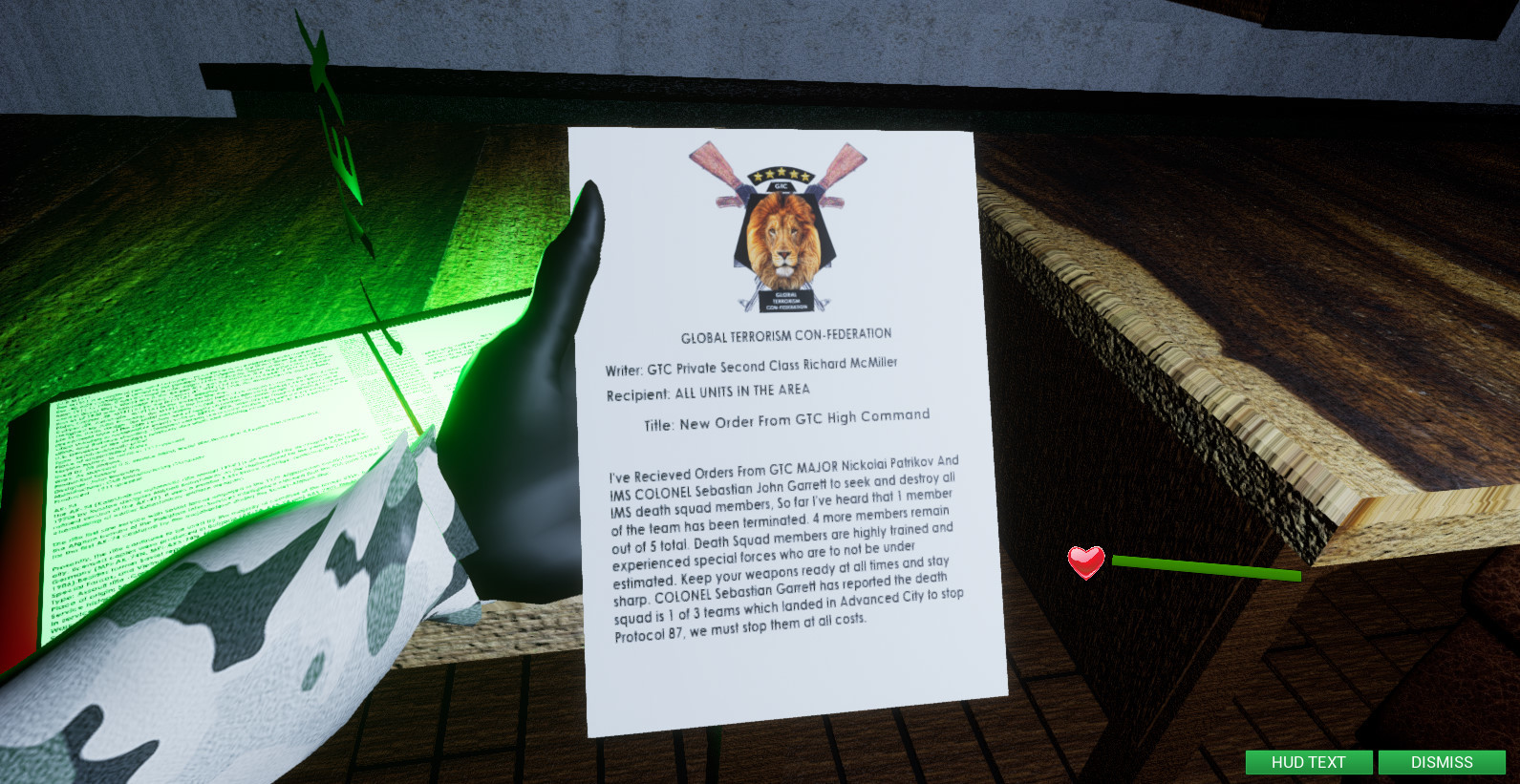Click the red heart health icon
Image resolution: width=1520 pixels, height=784 pixels.
coord(1084,563)
